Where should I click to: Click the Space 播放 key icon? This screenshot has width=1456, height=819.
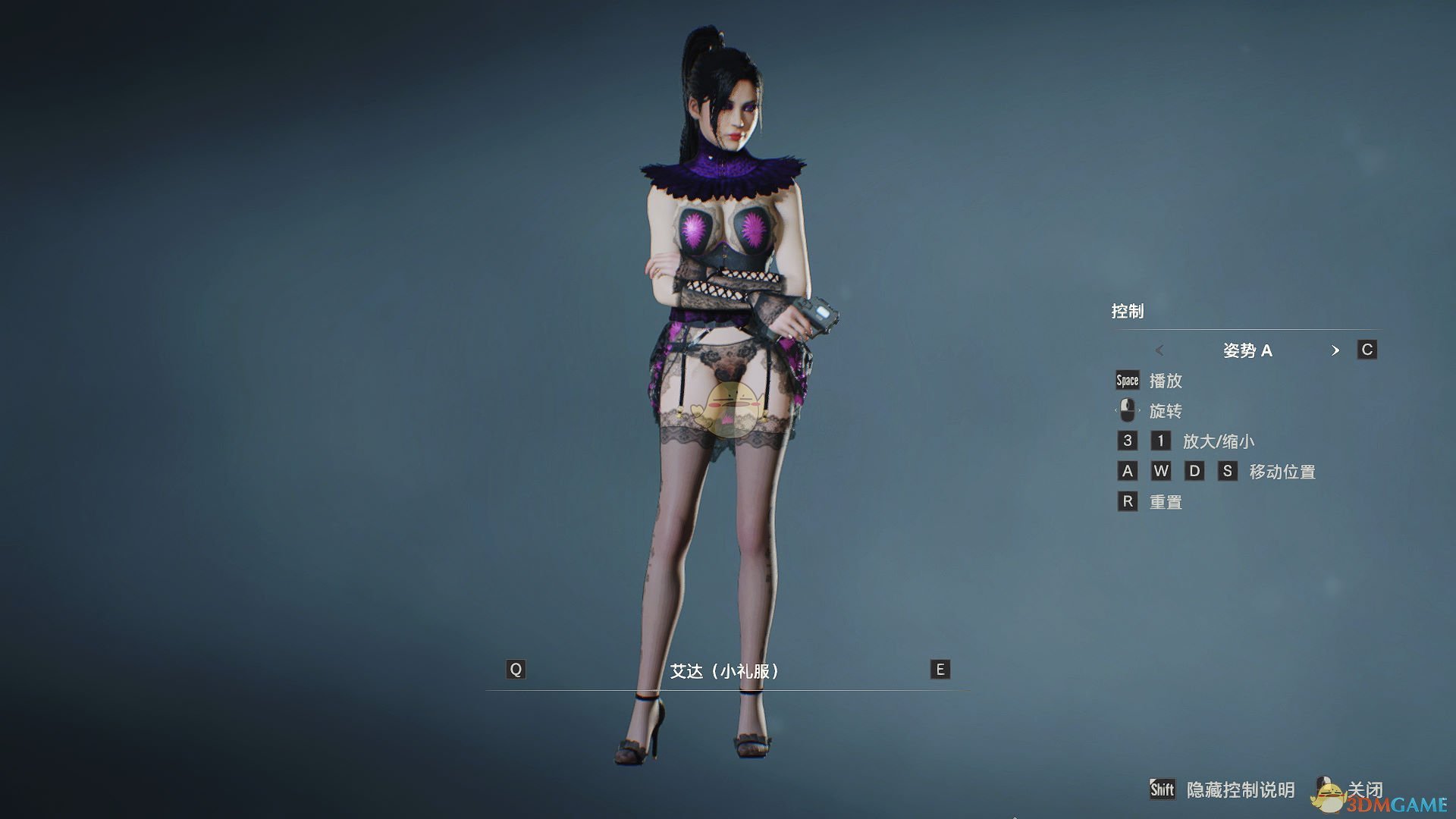[x=1127, y=381]
